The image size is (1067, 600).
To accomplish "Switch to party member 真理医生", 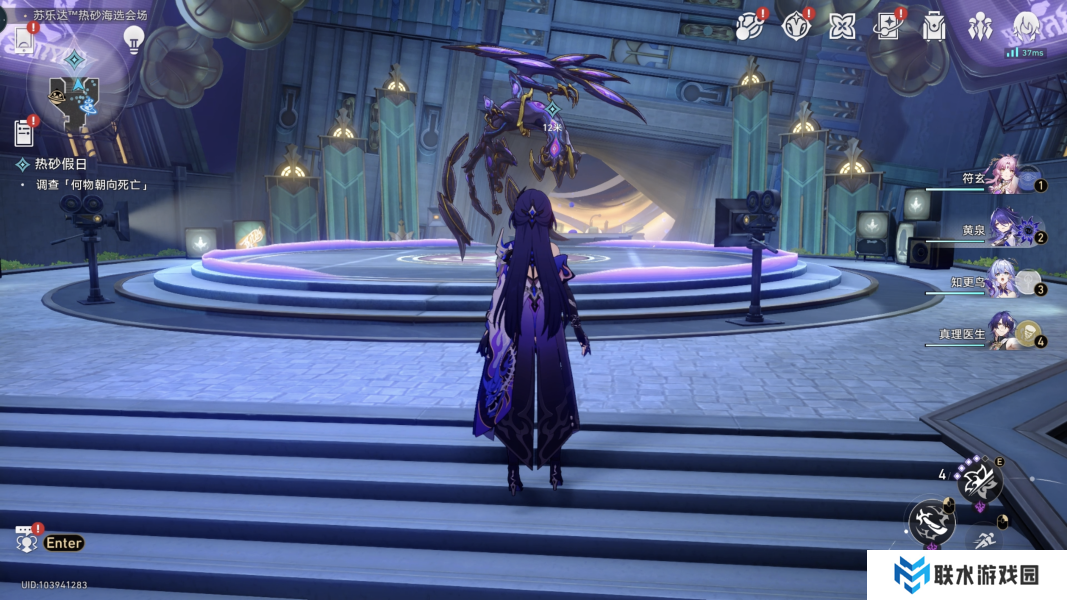I will tap(1010, 332).
